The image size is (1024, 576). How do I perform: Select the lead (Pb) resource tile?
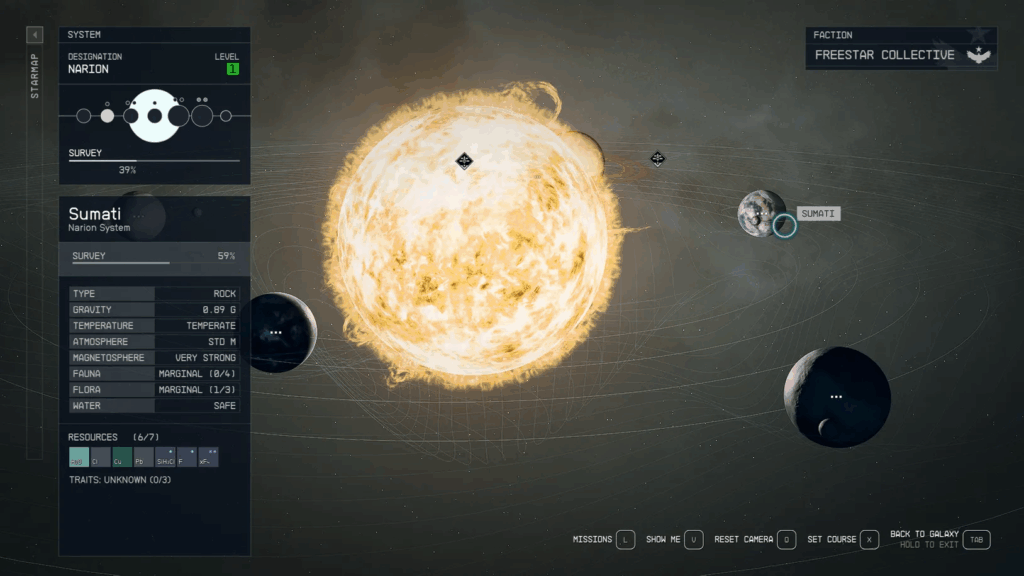(x=143, y=458)
